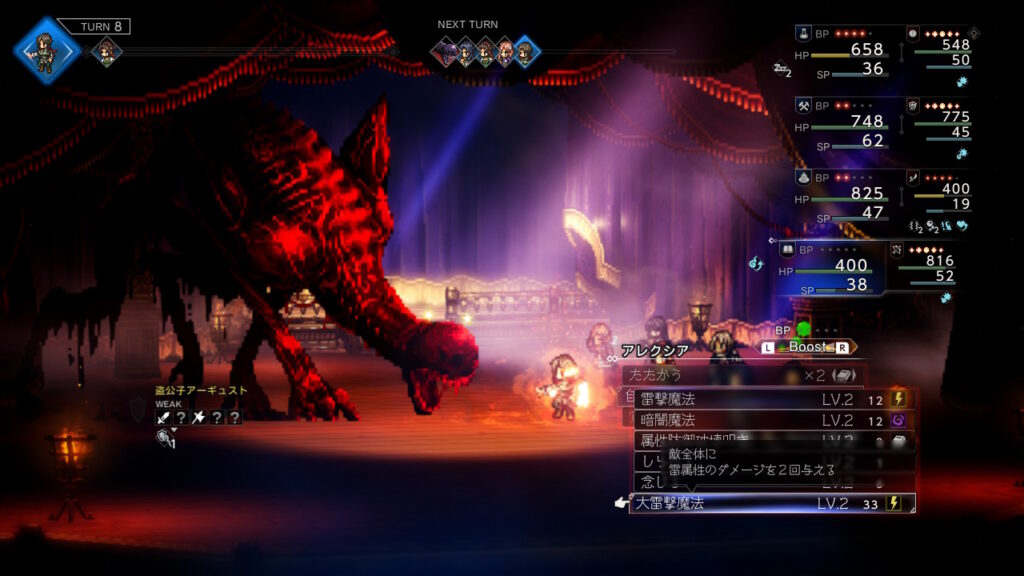
Task: Click the current-turn character portrait diamond
Action: (x=46, y=48)
